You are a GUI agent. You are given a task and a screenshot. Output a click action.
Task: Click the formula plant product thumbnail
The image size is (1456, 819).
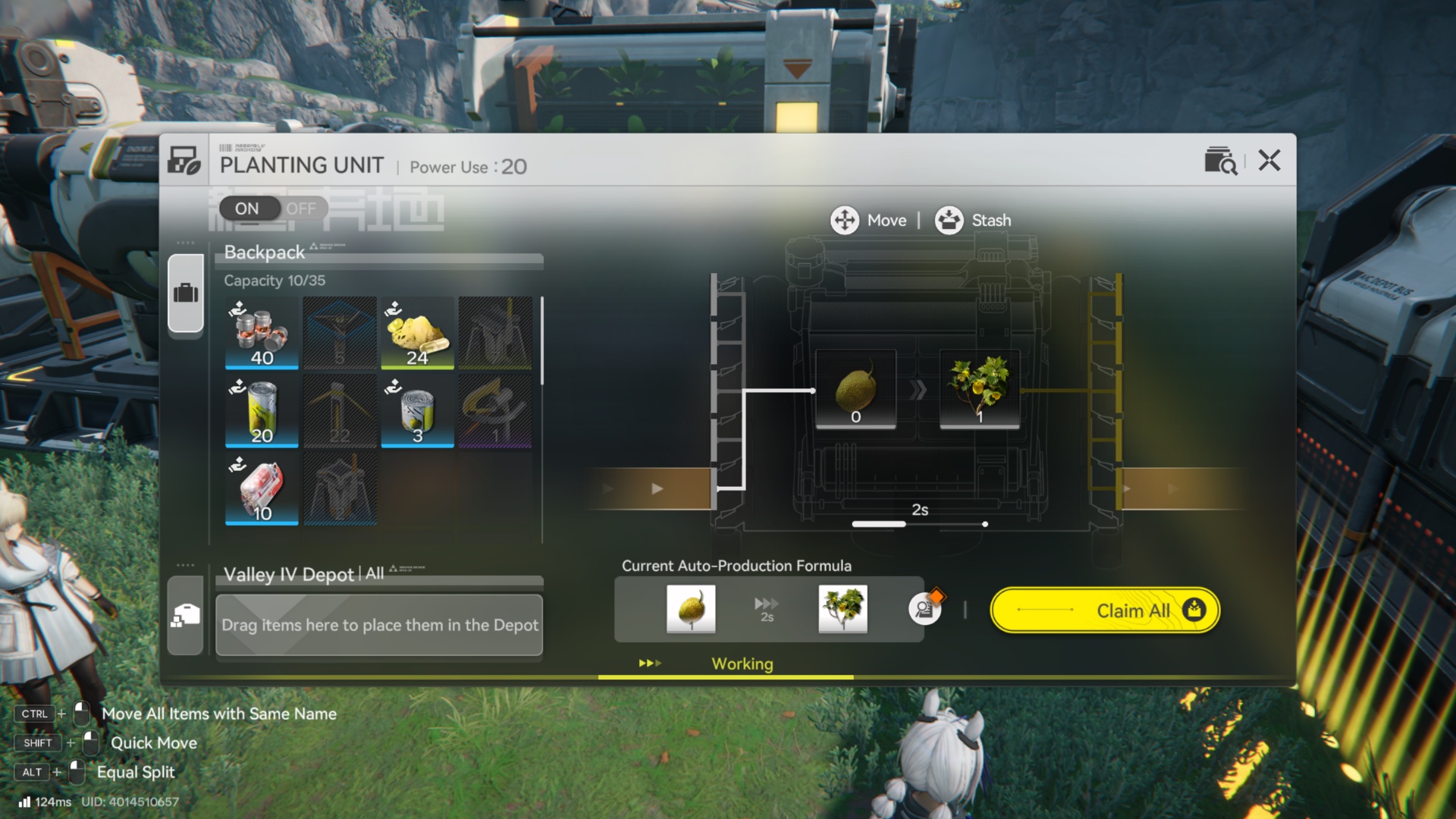coord(843,608)
